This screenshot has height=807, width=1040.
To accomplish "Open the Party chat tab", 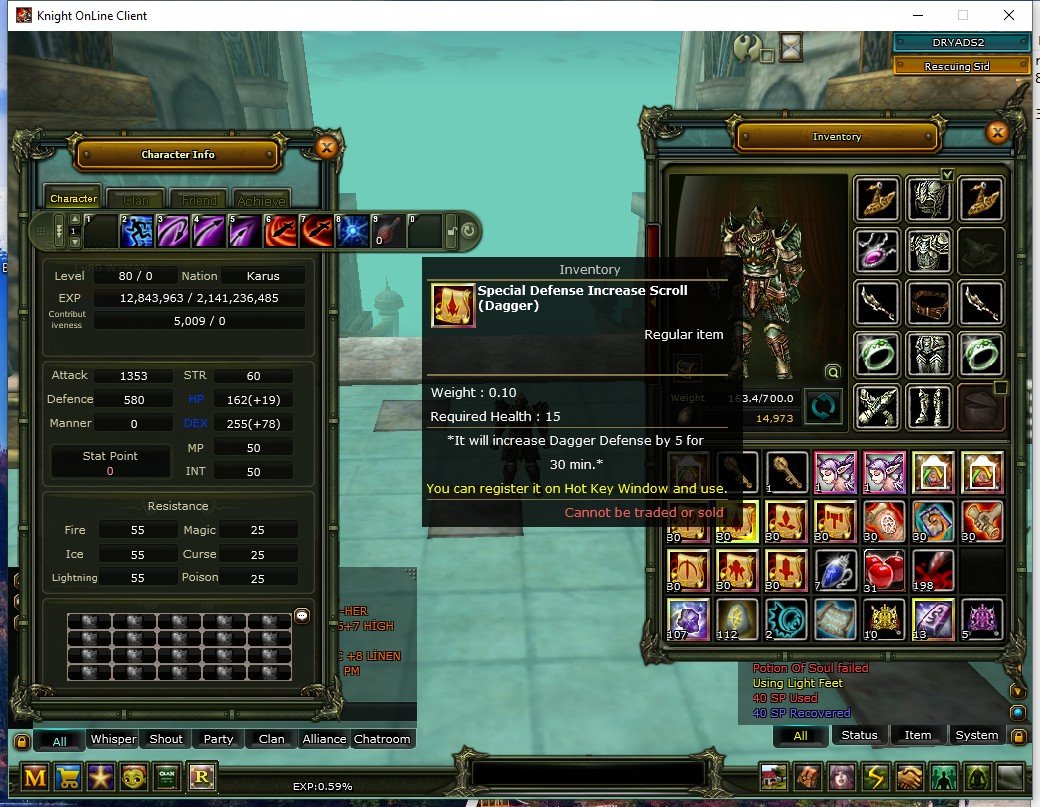I will [x=218, y=740].
